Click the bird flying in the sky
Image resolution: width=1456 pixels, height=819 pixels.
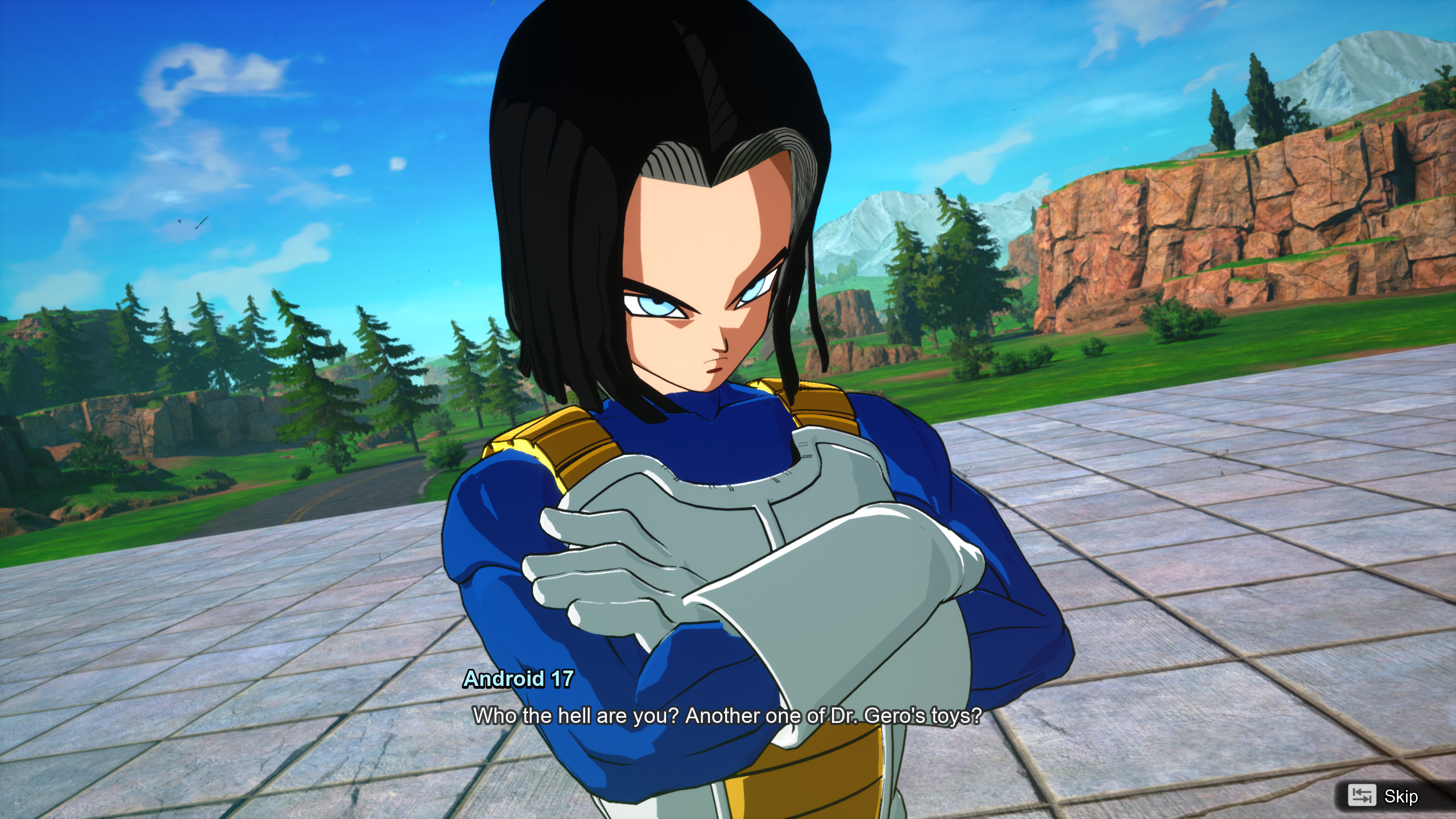tap(180, 222)
